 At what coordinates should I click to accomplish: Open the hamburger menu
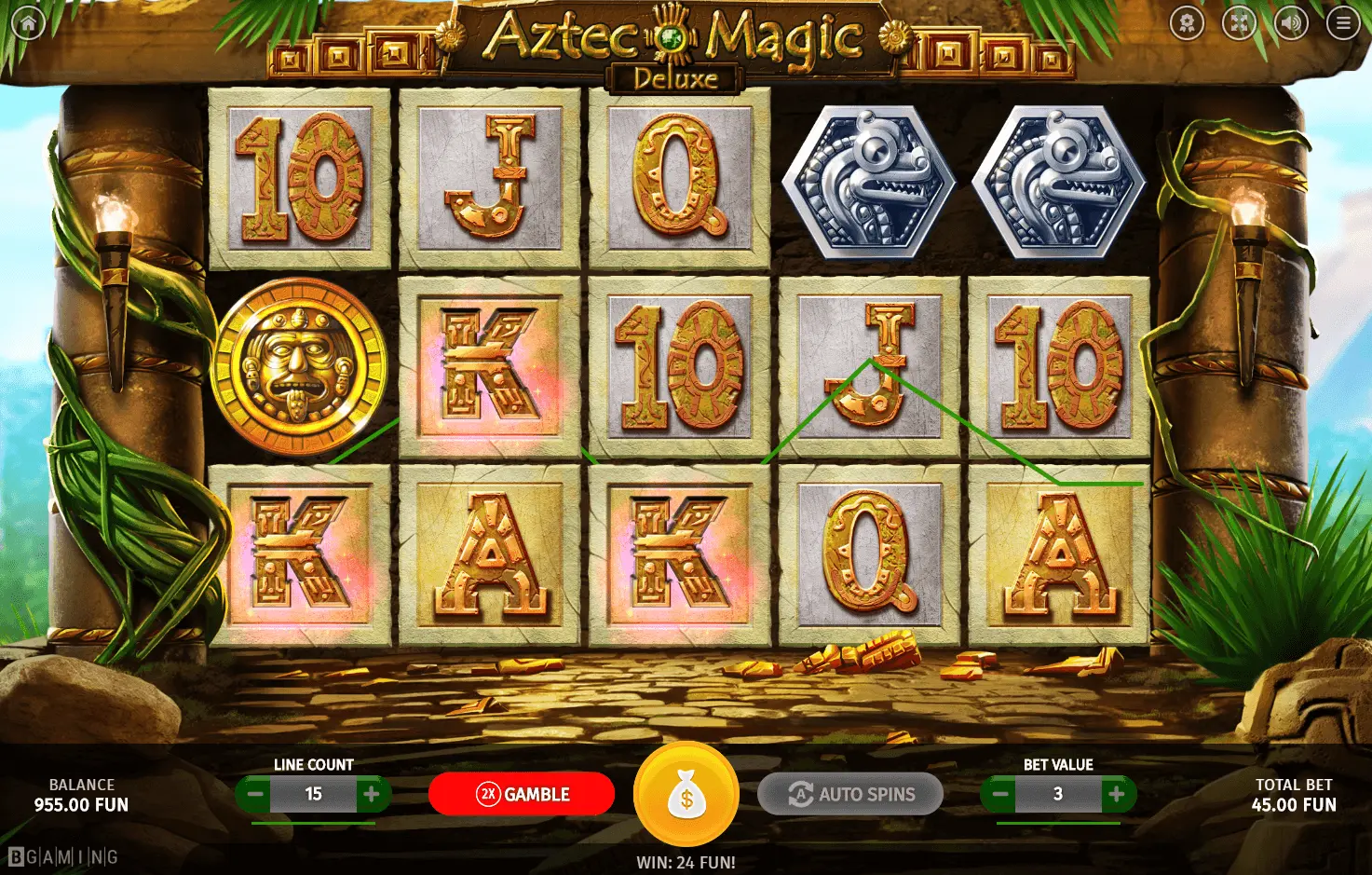tap(1343, 23)
